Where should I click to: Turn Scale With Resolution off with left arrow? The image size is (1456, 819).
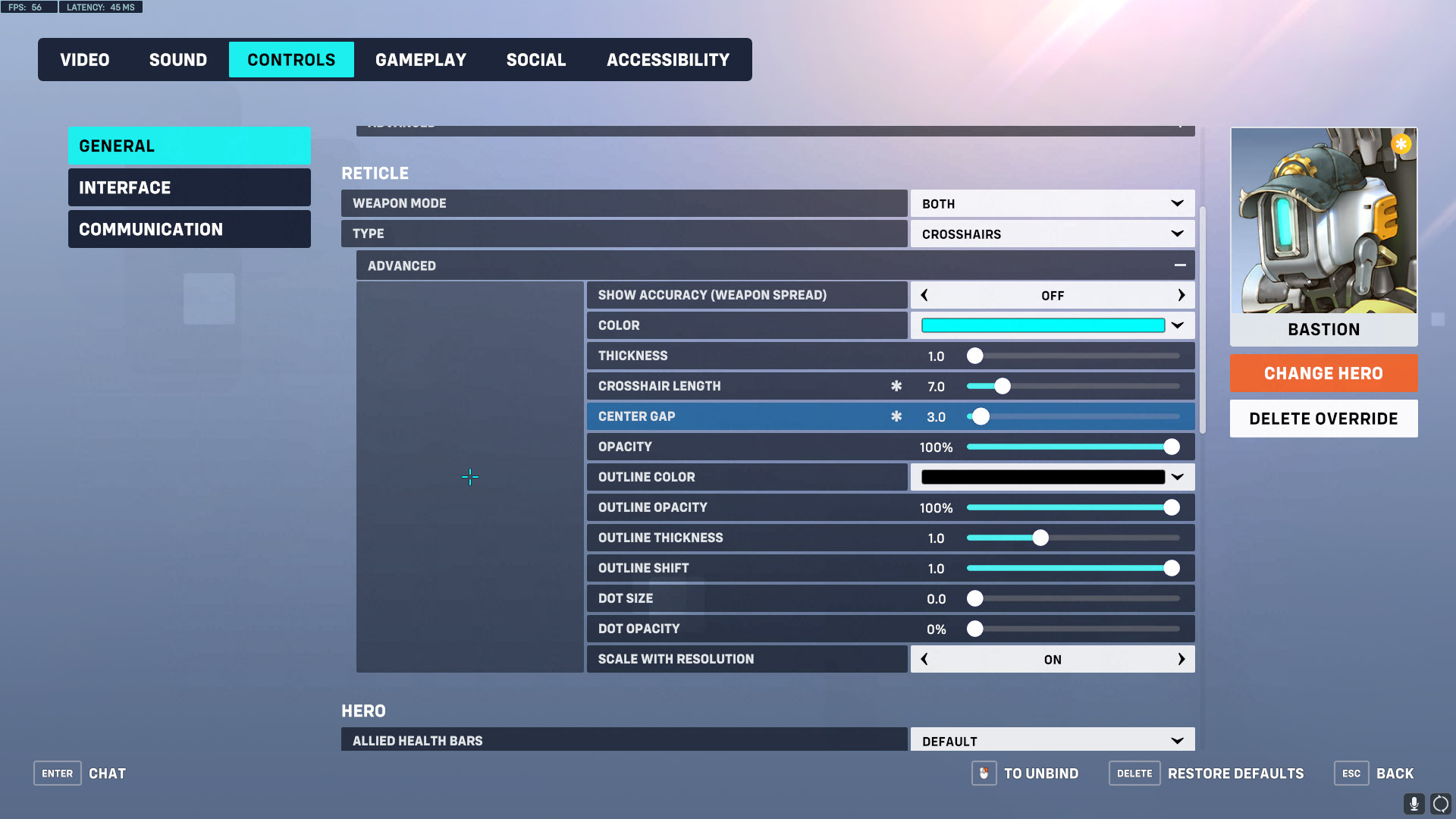point(924,659)
